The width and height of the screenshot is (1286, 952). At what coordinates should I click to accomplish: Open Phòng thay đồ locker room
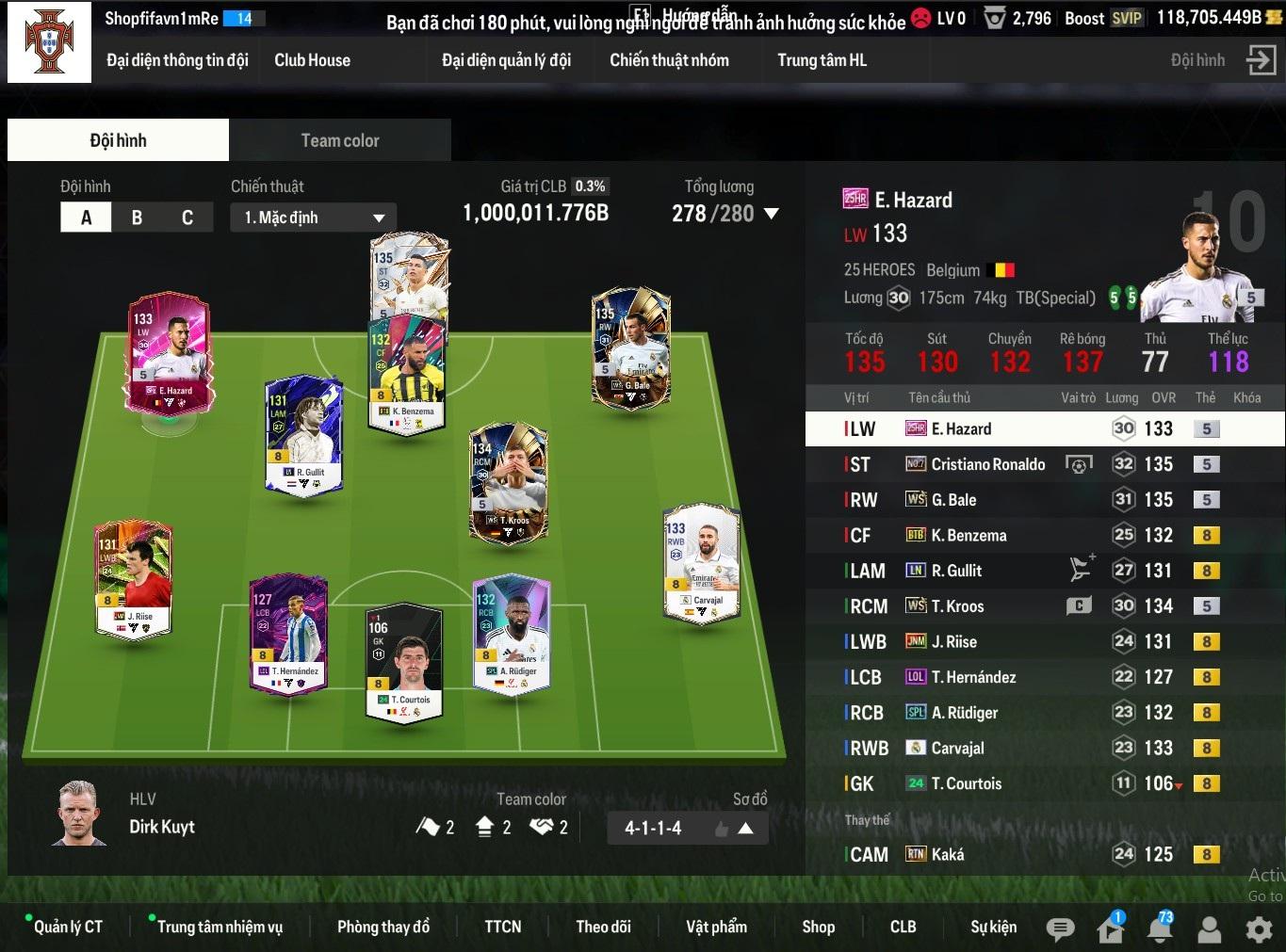pos(383,927)
